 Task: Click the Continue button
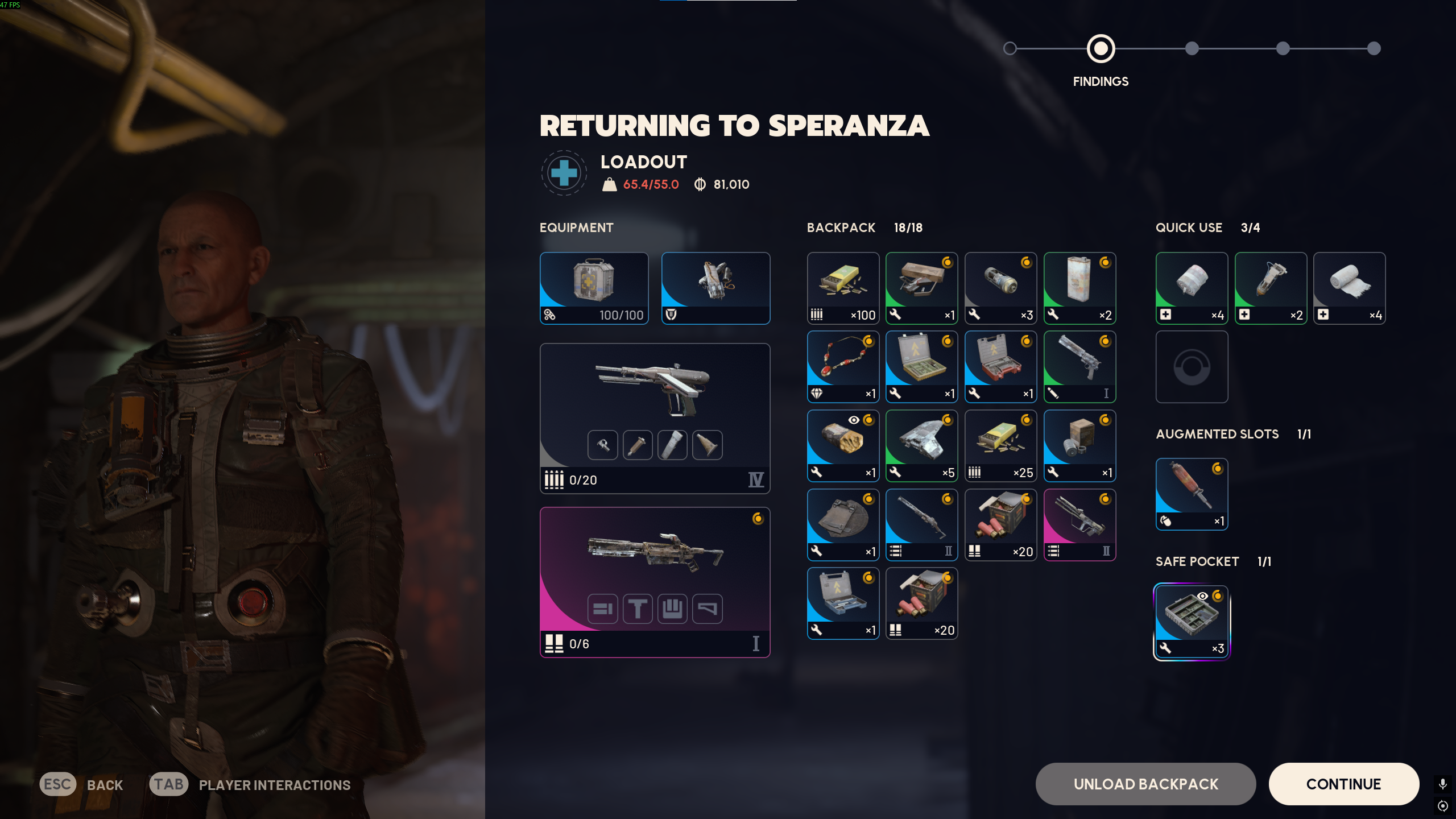click(x=1343, y=784)
